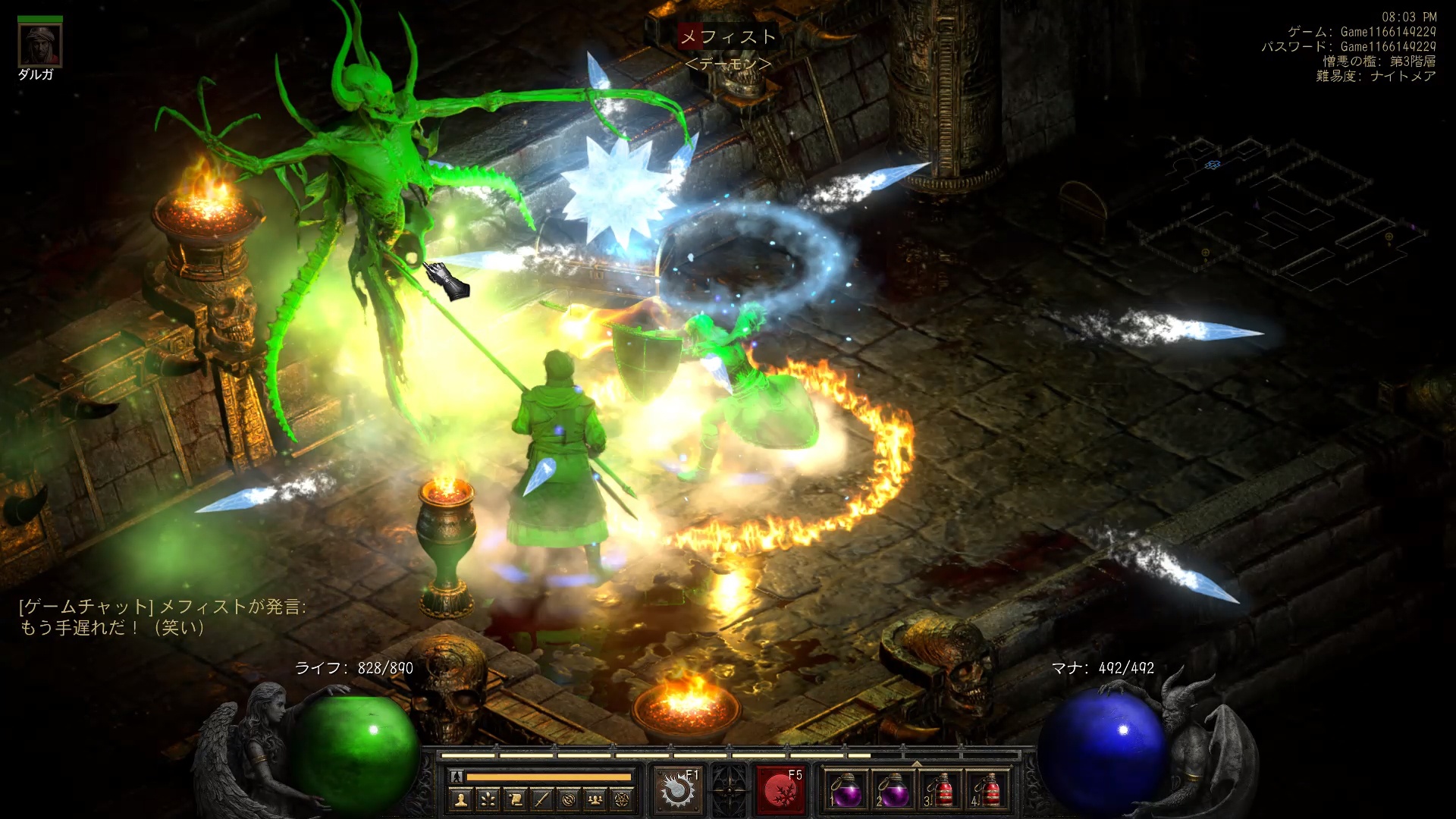
Task: Open the skill tree button
Action: (488, 799)
